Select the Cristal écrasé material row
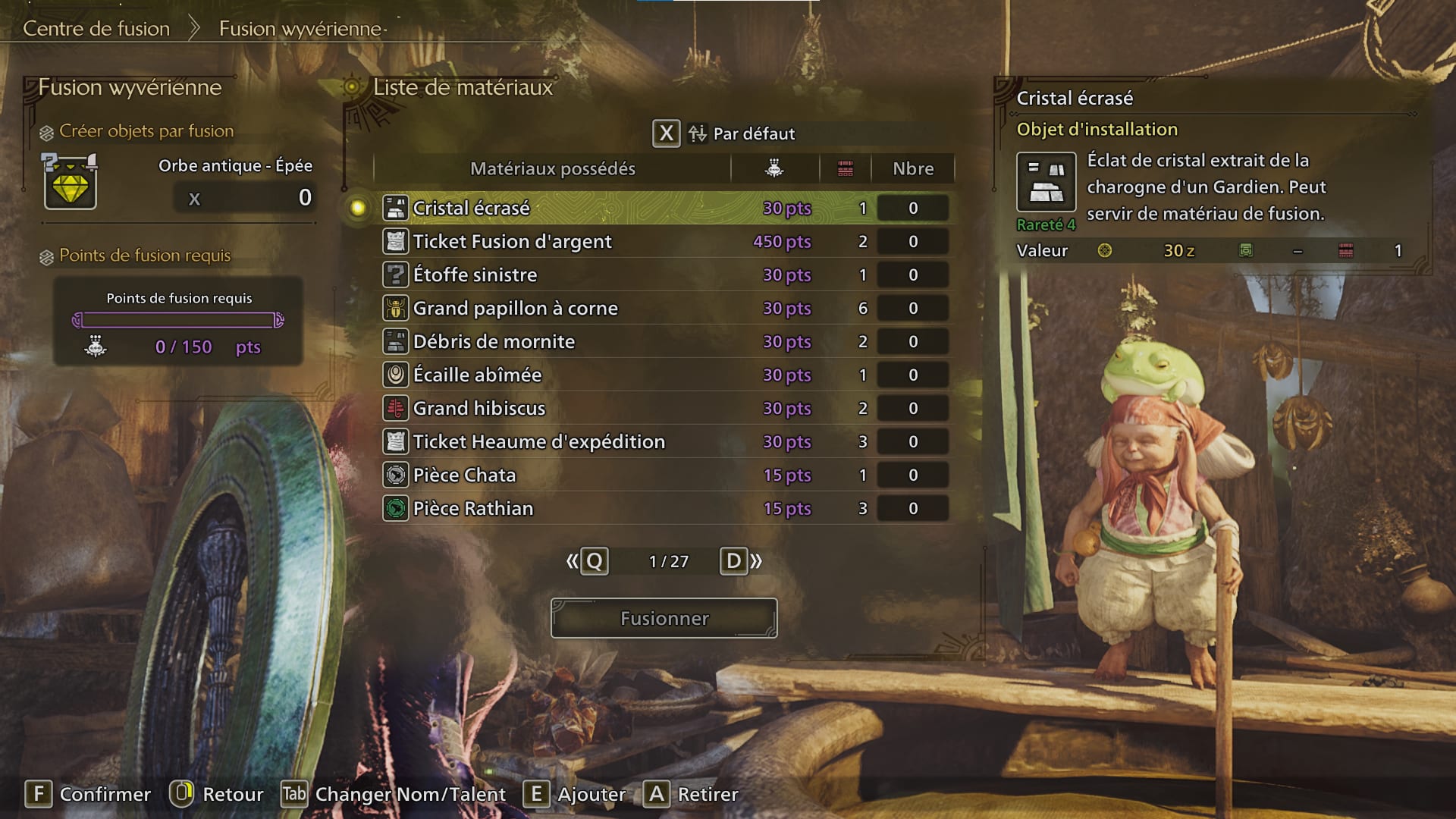The width and height of the screenshot is (1456, 819). pyautogui.click(x=472, y=208)
